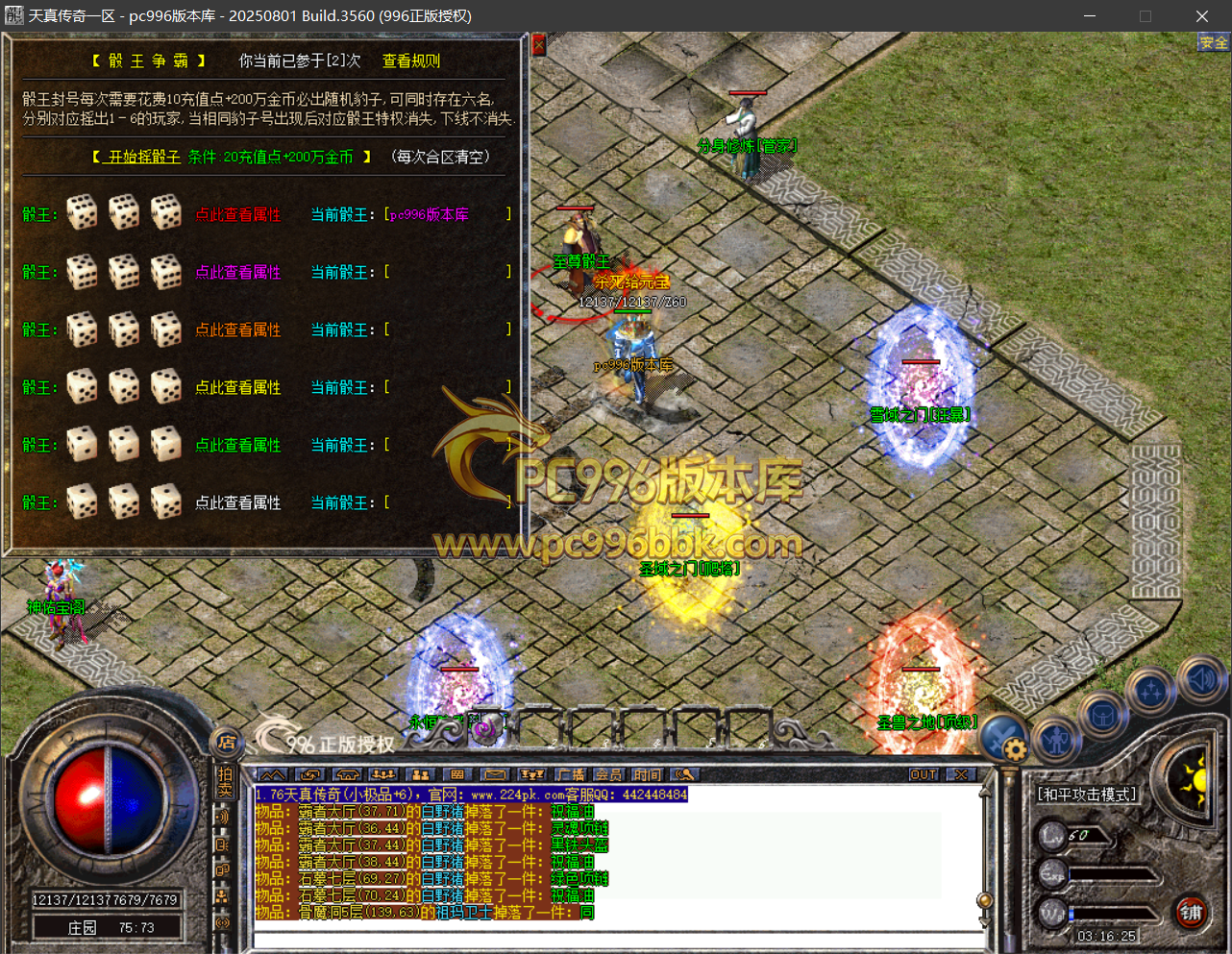Select the 会员 chat tab
This screenshot has height=954, width=1232.
point(607,774)
